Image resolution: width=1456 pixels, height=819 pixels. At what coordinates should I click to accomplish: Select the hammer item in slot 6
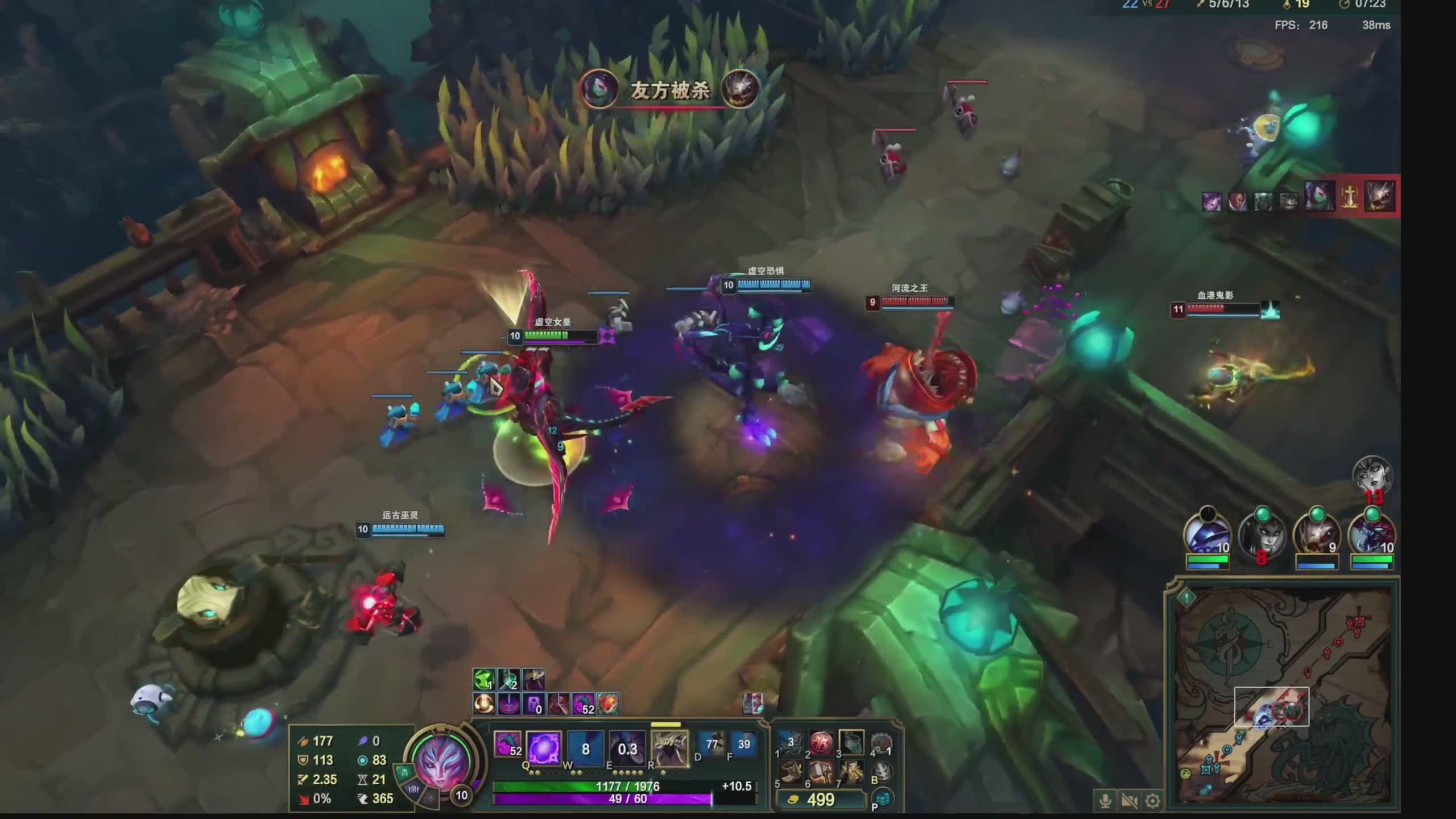coord(820,773)
